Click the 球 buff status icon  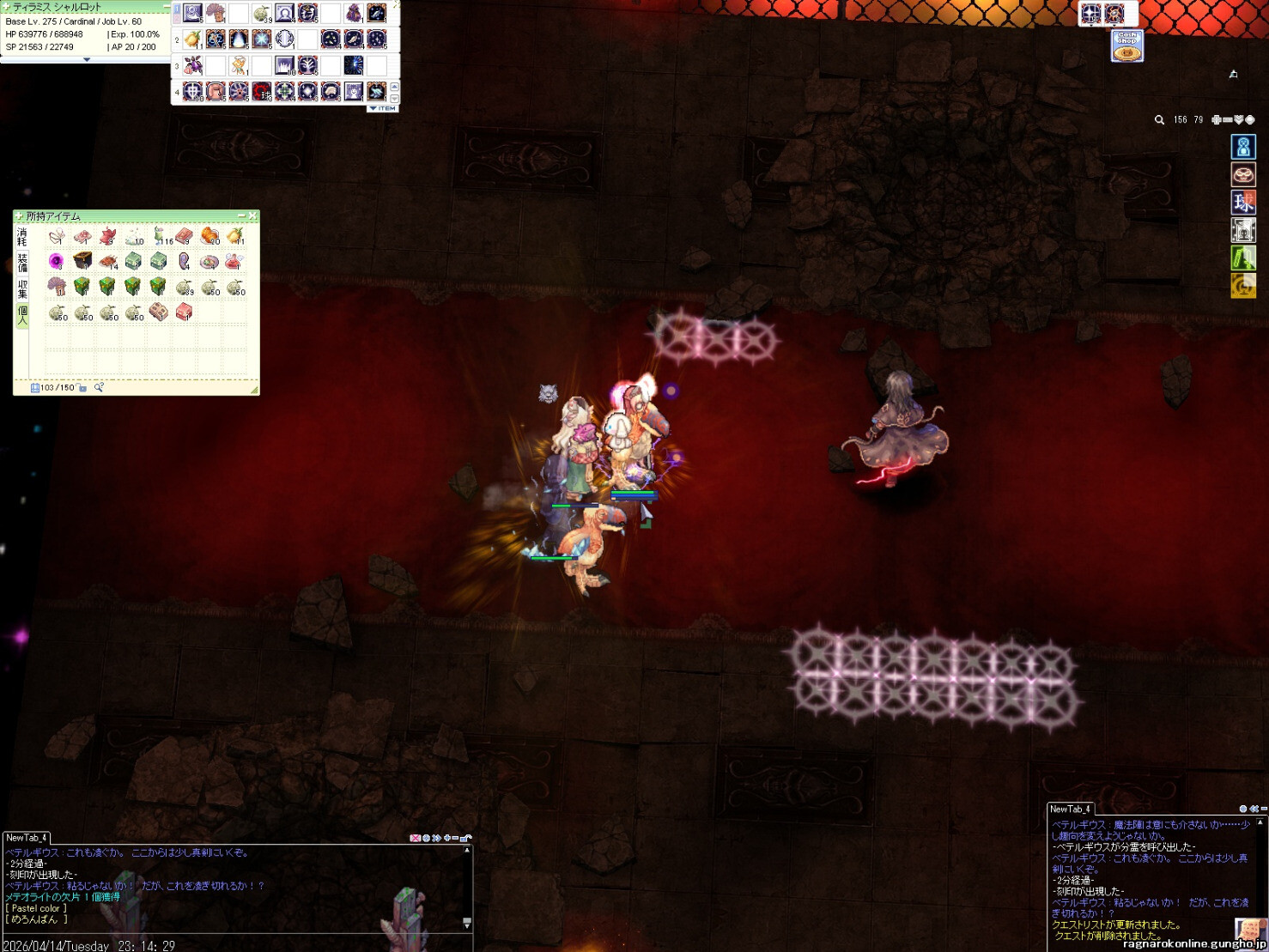1243,203
